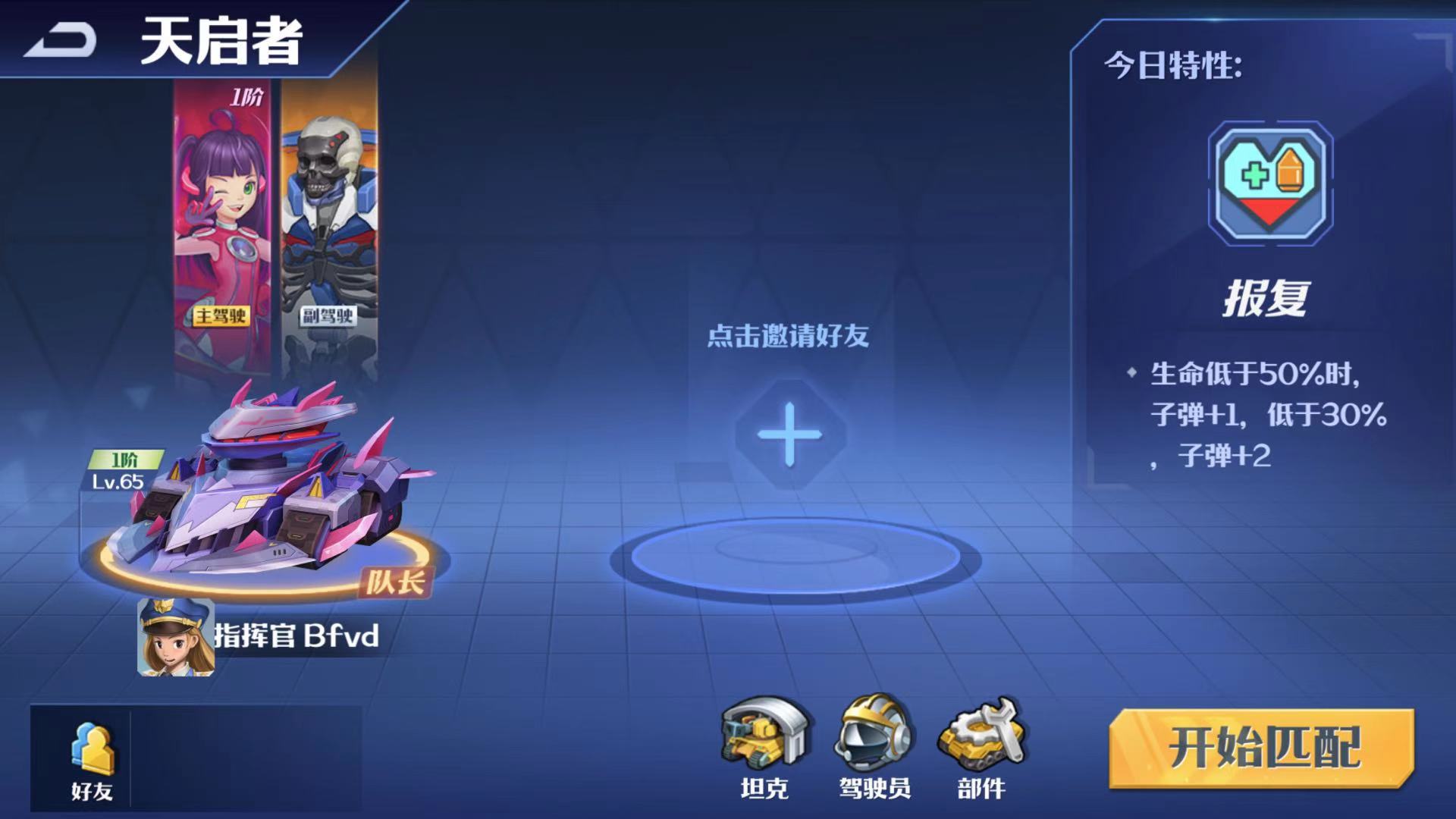The image size is (1456, 819).
Task: Invite a friend with the plus slot
Action: [x=789, y=435]
